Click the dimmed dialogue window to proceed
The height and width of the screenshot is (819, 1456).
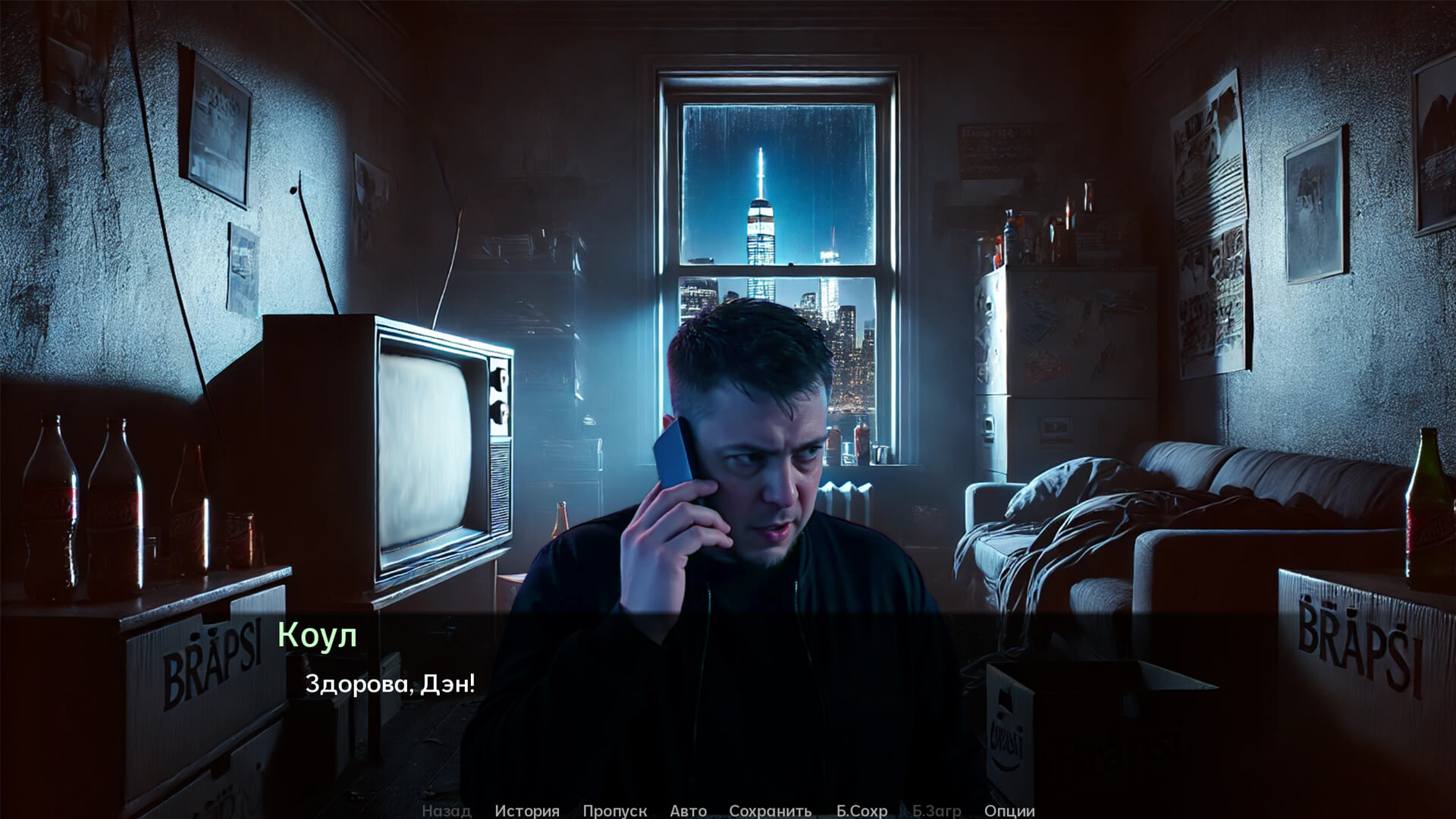[728, 720]
